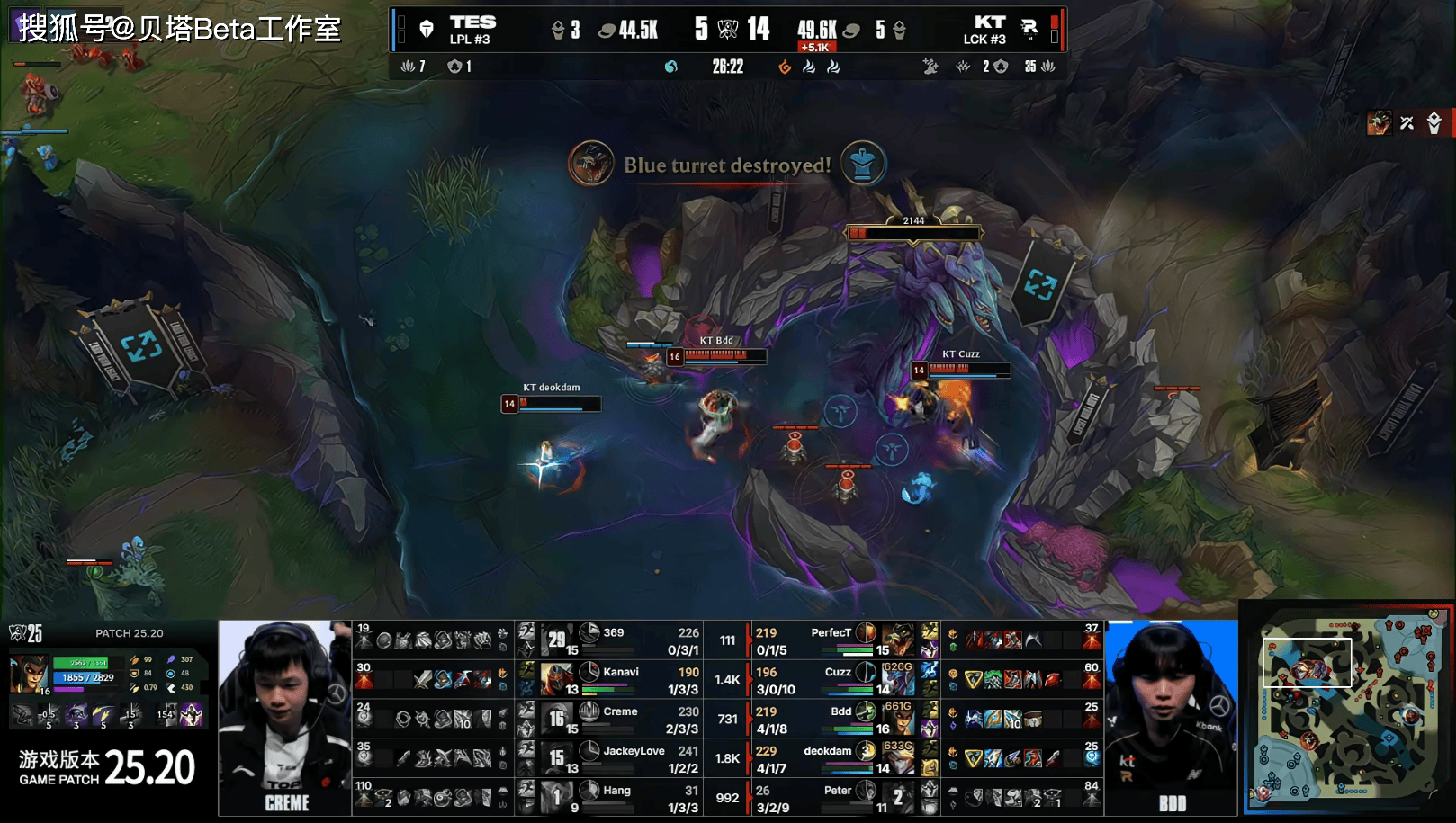Pick Hang's scoreboard row

[x=621, y=798]
